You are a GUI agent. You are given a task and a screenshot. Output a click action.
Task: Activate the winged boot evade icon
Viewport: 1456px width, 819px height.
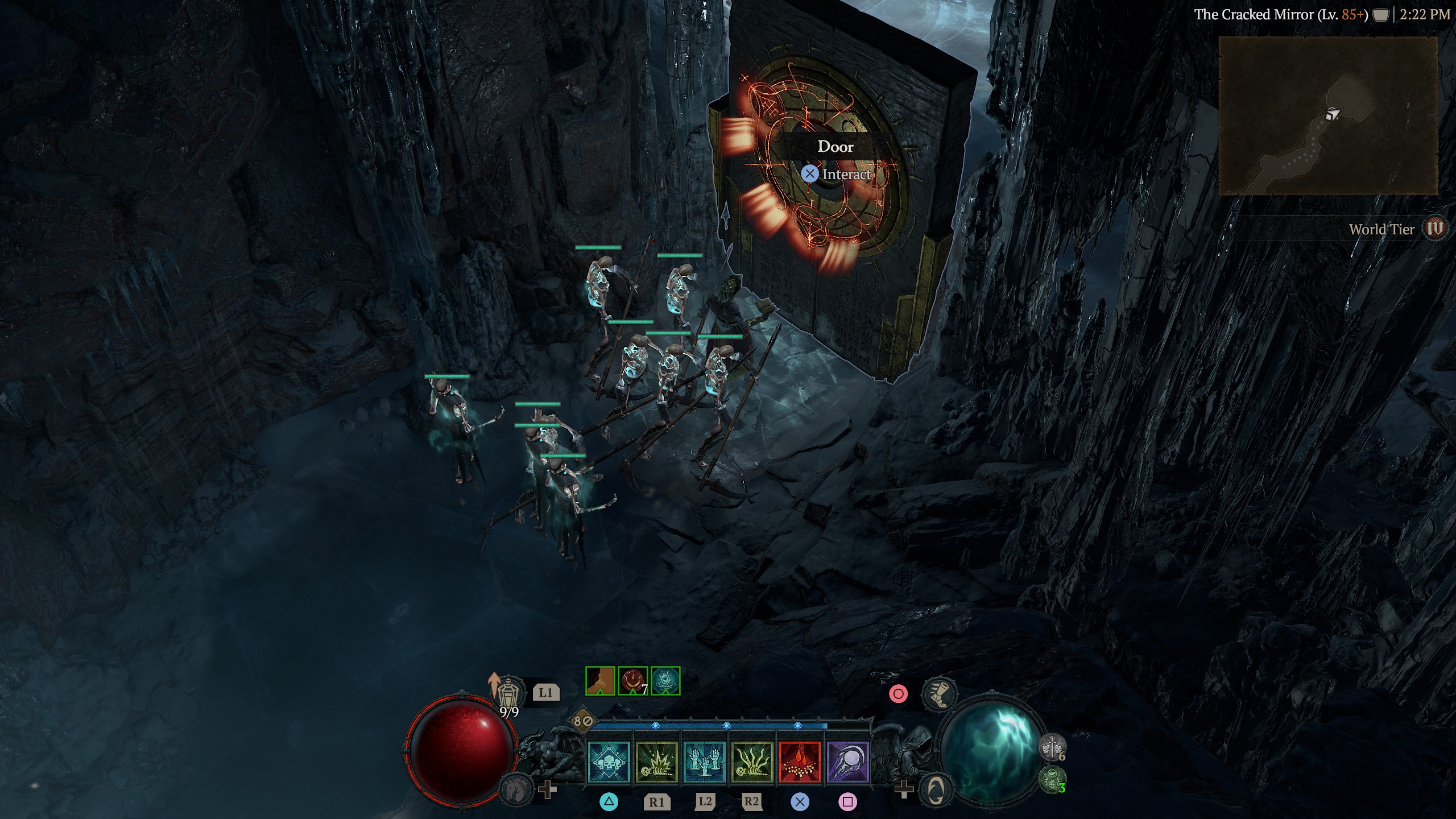[x=938, y=694]
